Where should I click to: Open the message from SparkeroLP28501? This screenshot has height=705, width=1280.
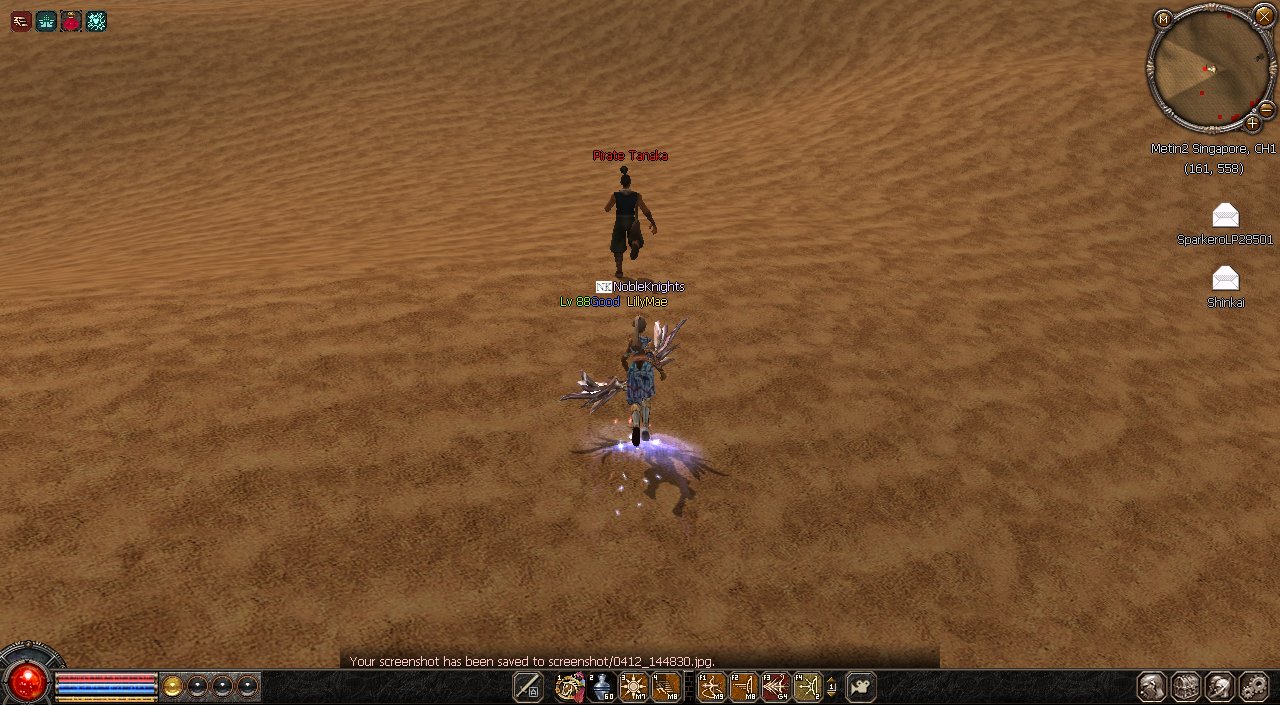click(x=1225, y=215)
